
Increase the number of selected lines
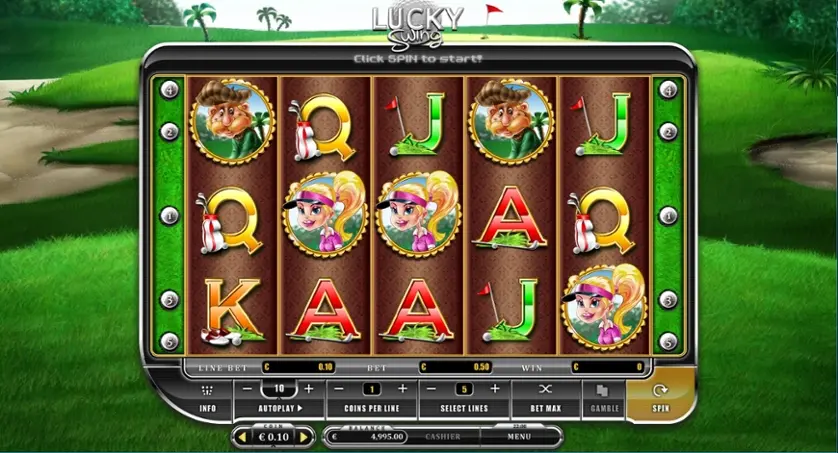pos(494,388)
